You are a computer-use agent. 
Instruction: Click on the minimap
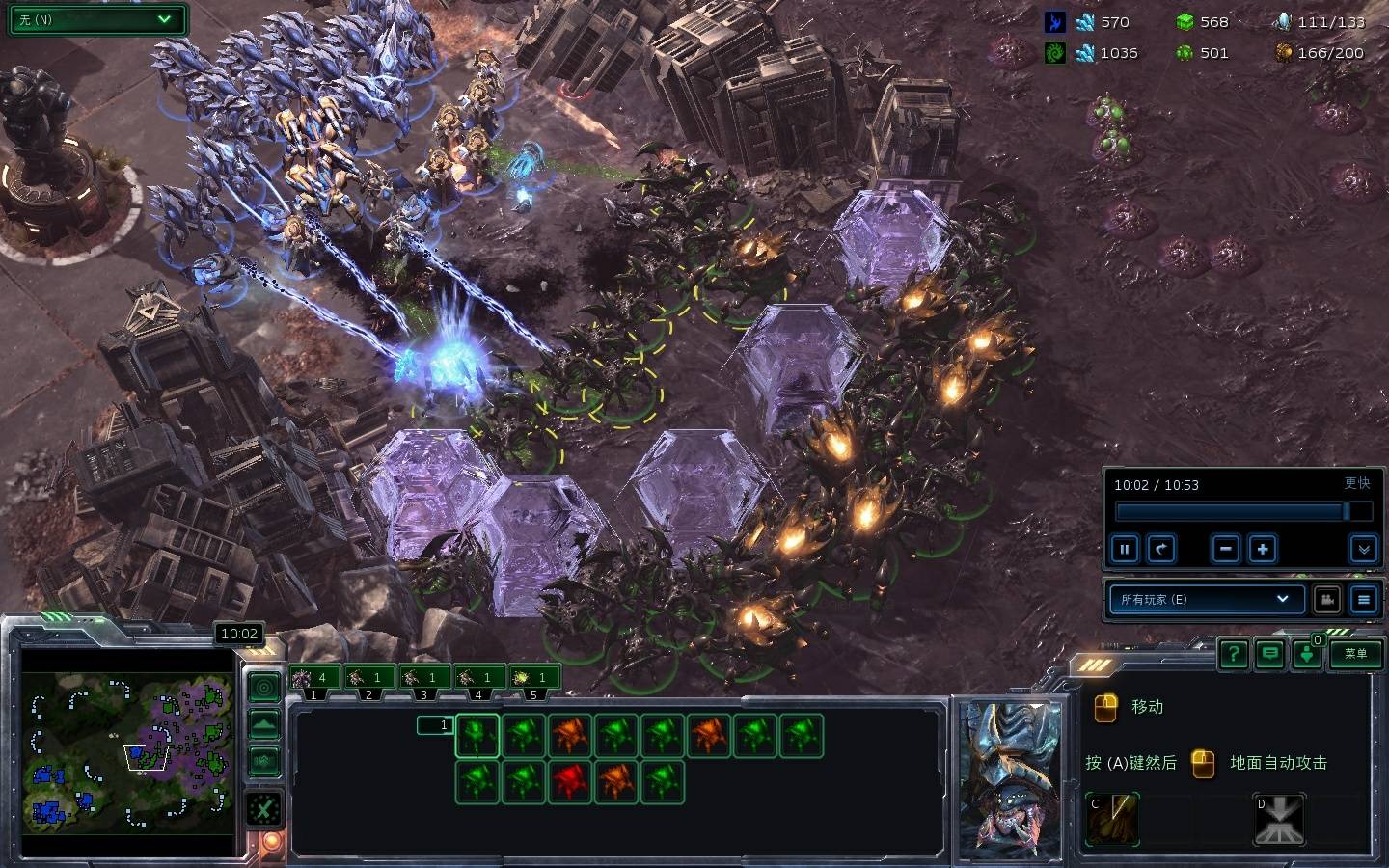[127, 752]
